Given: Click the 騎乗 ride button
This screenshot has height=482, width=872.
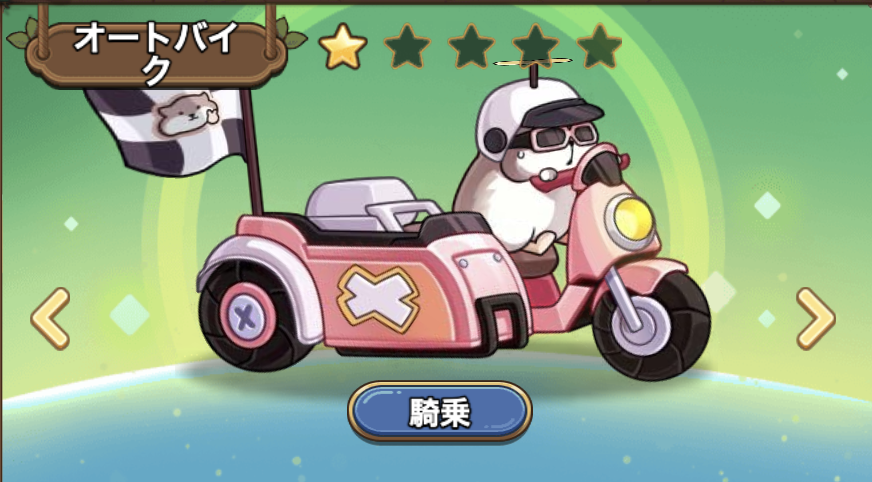Looking at the screenshot, I should (x=439, y=411).
